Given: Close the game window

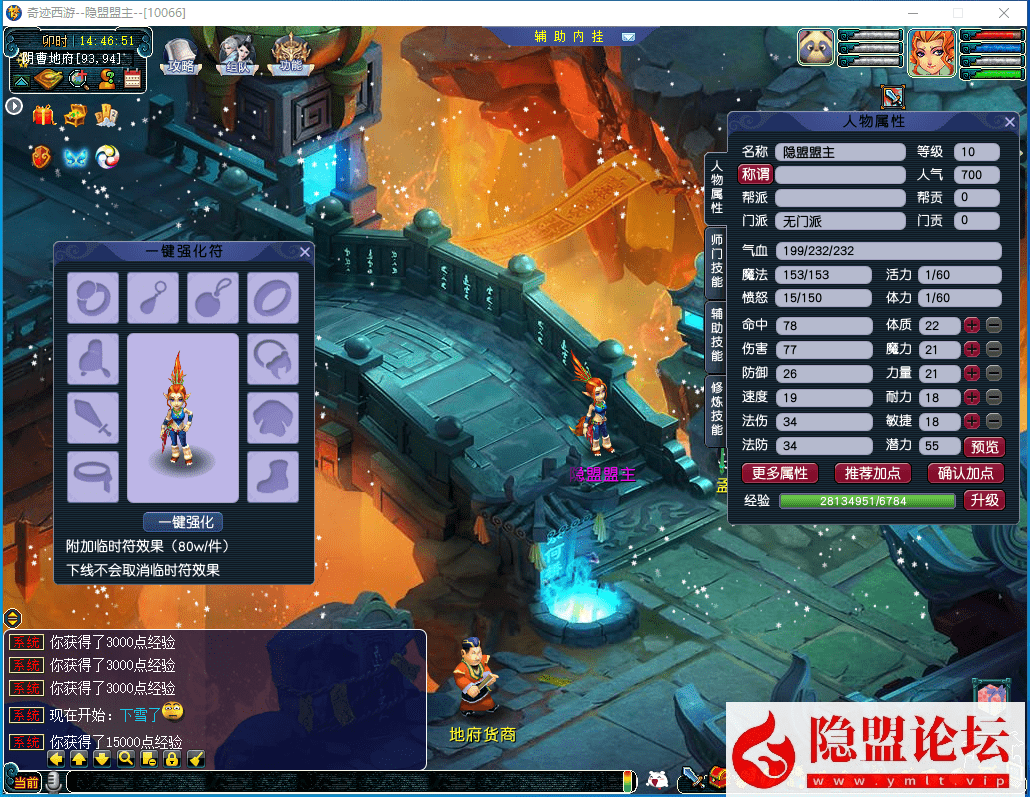Looking at the screenshot, I should tap(1004, 12).
